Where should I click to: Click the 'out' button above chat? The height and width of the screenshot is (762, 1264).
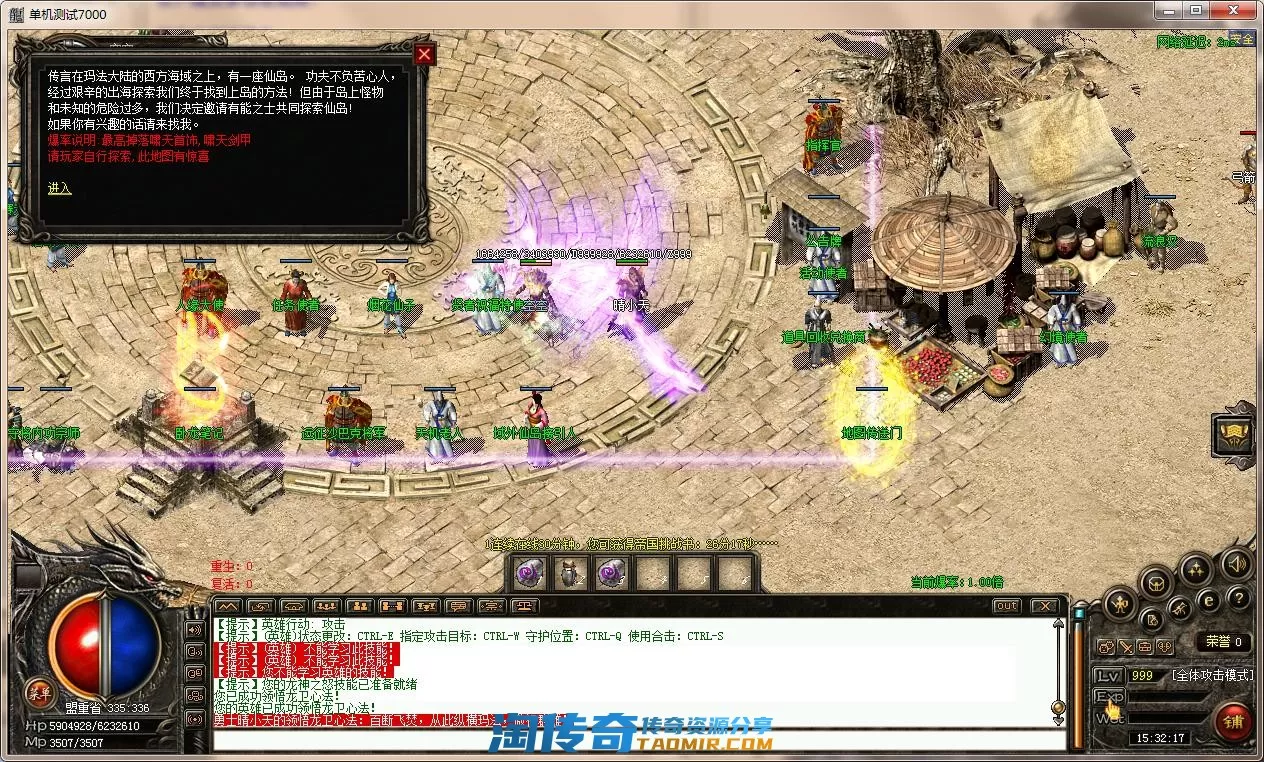pyautogui.click(x=1007, y=606)
